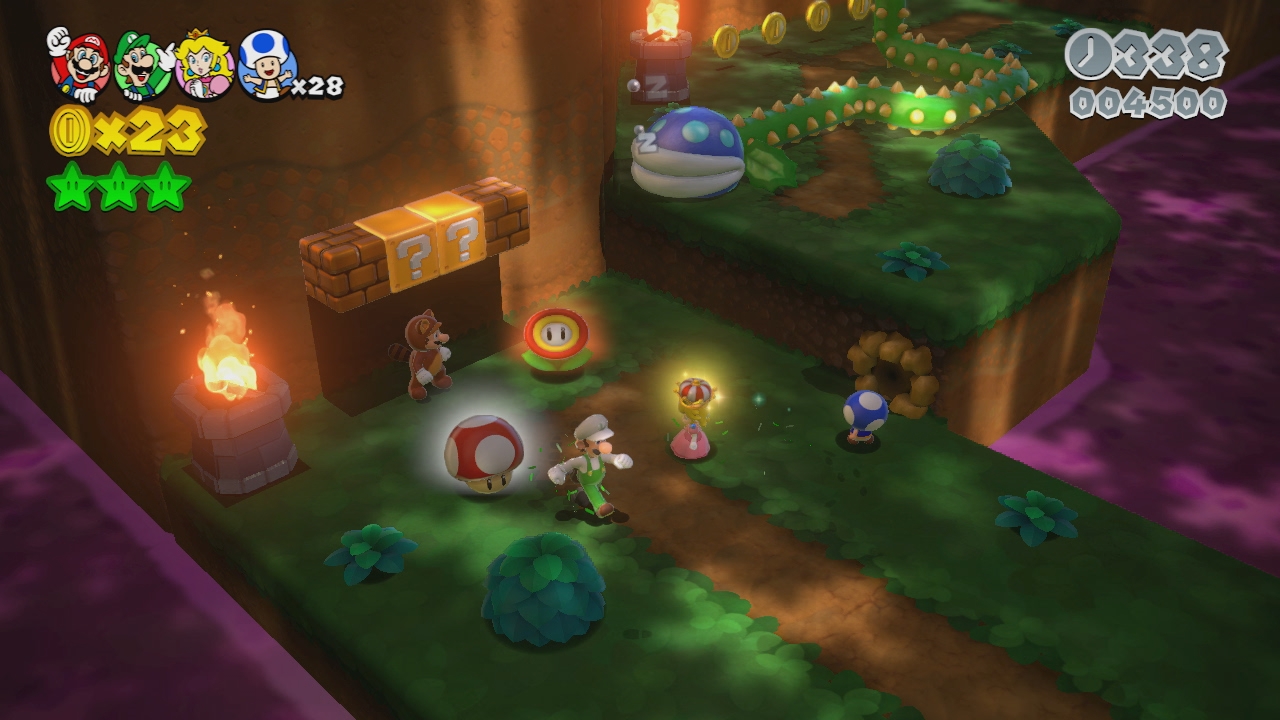
Task: Choose Princess Peach's portrait icon
Action: pos(205,66)
